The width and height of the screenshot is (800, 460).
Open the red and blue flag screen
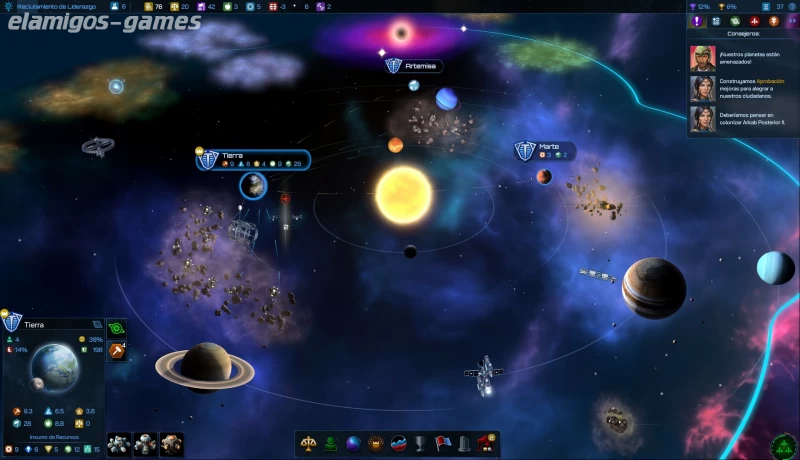coord(442,443)
